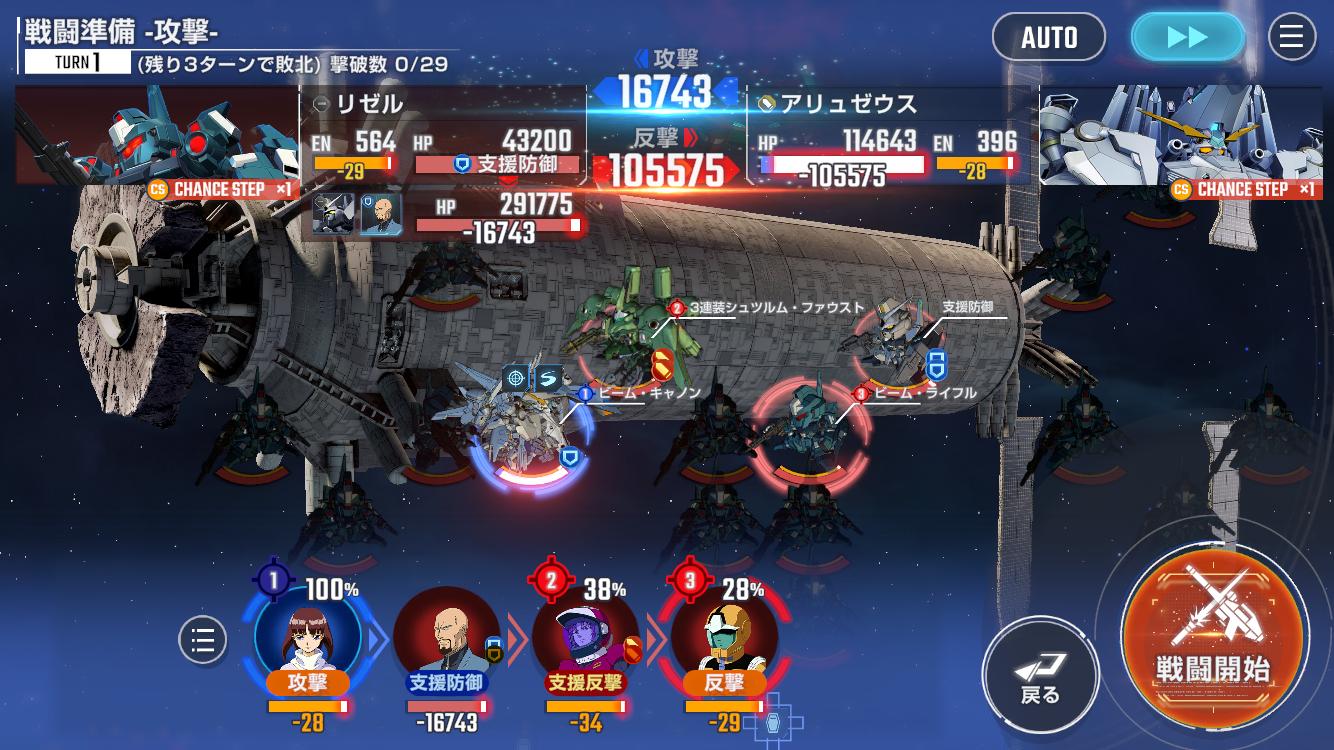Show the アリュゼウス player unit portrait
The width and height of the screenshot is (1334, 750).
[1180, 135]
